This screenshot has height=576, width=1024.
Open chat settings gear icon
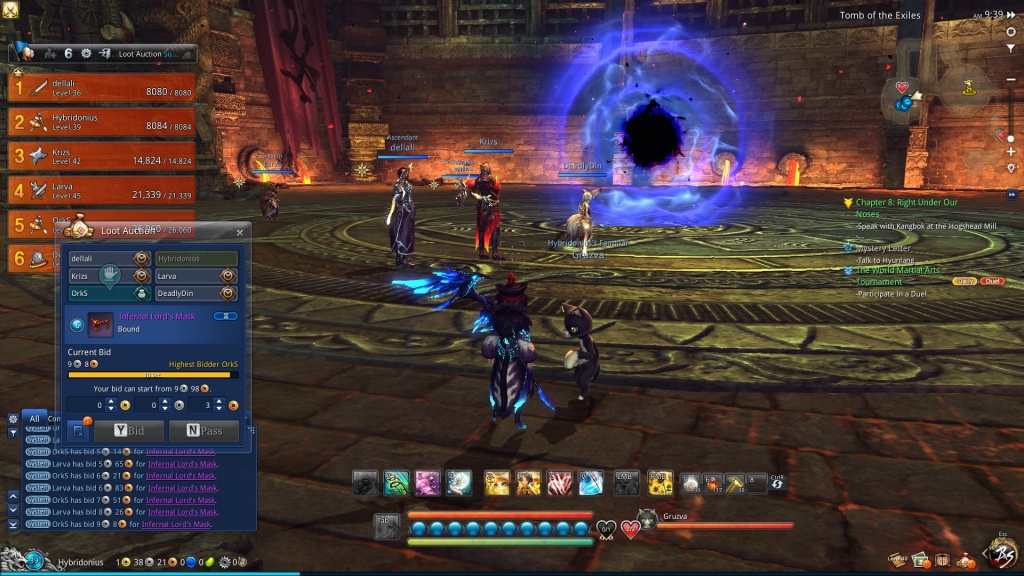pos(12,419)
